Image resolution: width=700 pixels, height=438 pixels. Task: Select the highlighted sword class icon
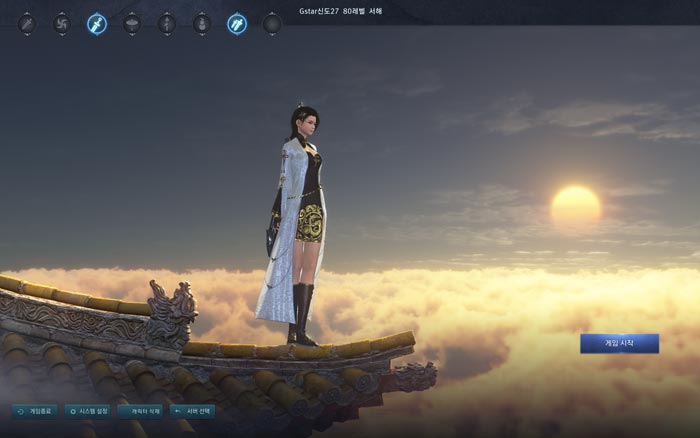pos(97,23)
